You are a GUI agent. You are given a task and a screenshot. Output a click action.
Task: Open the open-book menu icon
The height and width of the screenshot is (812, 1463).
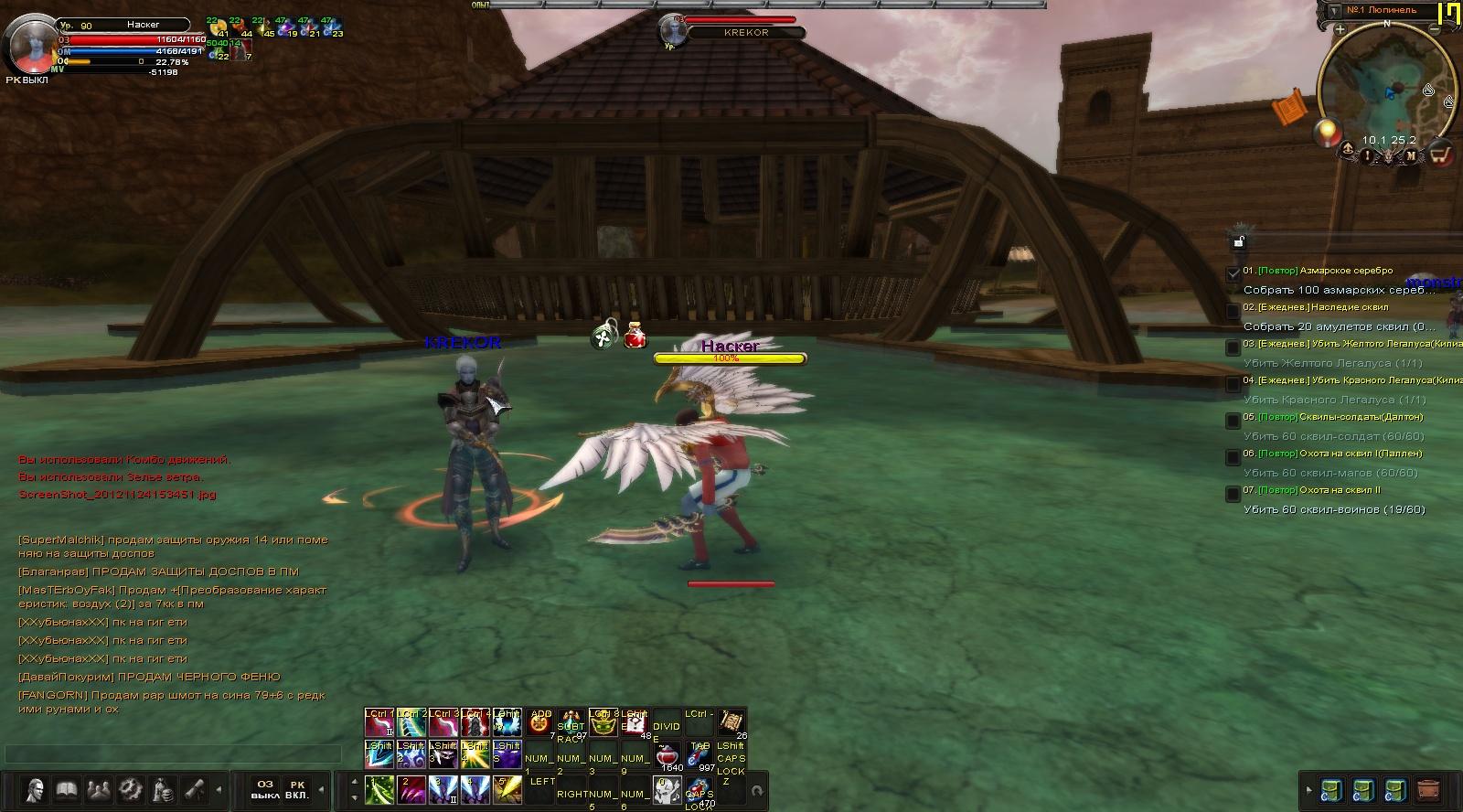(x=66, y=789)
